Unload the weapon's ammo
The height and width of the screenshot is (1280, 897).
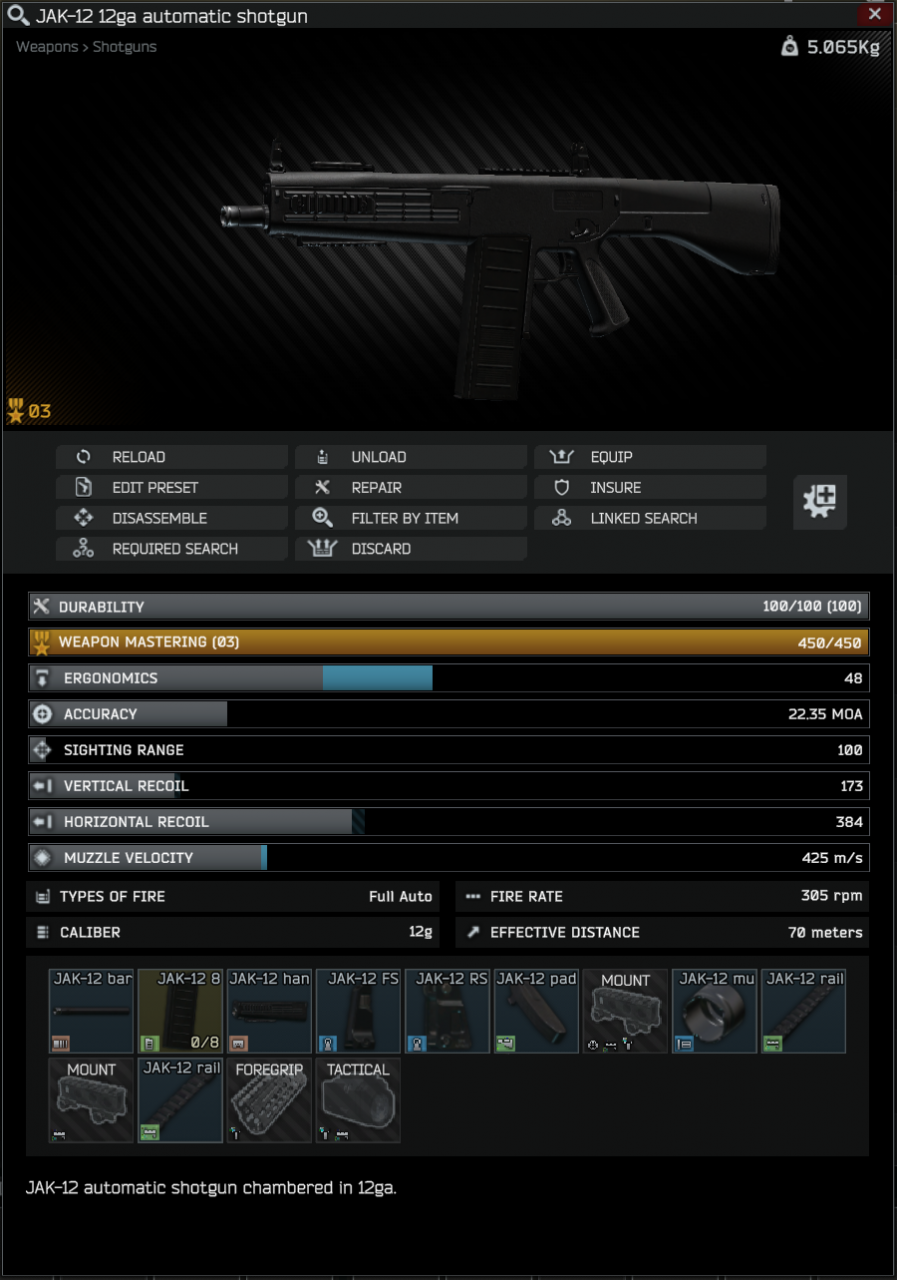(410, 457)
